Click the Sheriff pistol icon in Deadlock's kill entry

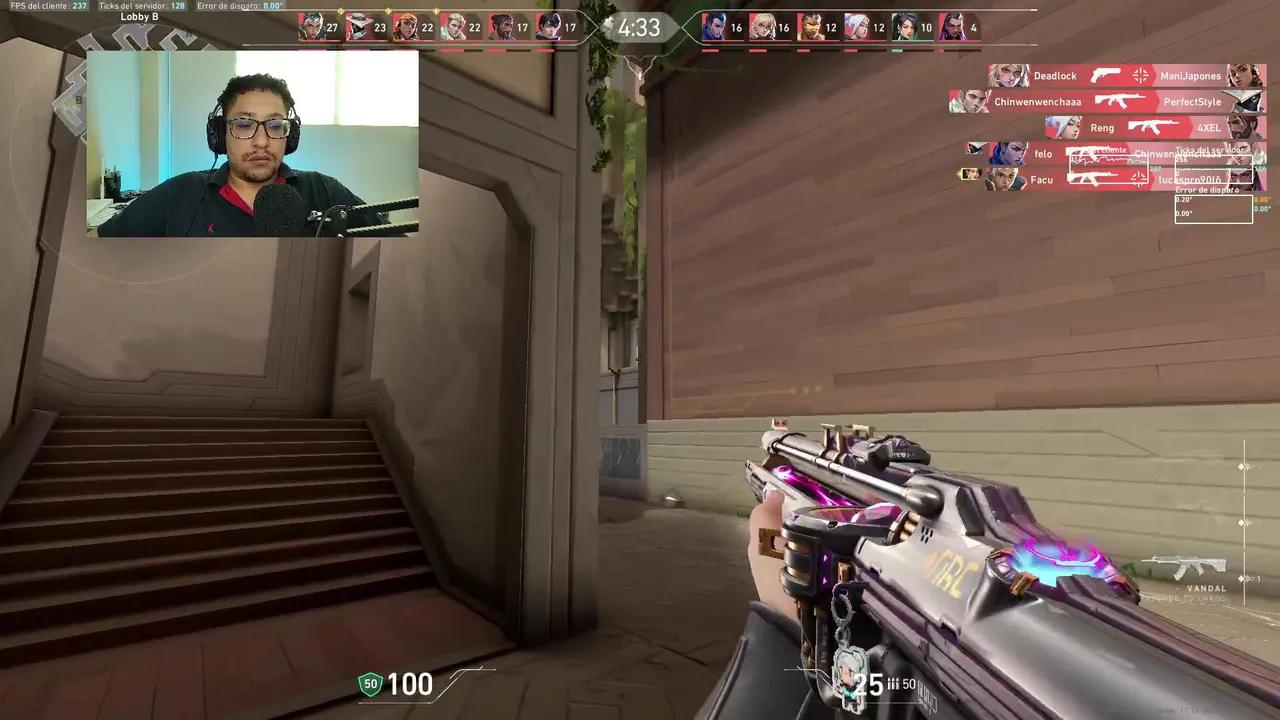pos(1103,75)
